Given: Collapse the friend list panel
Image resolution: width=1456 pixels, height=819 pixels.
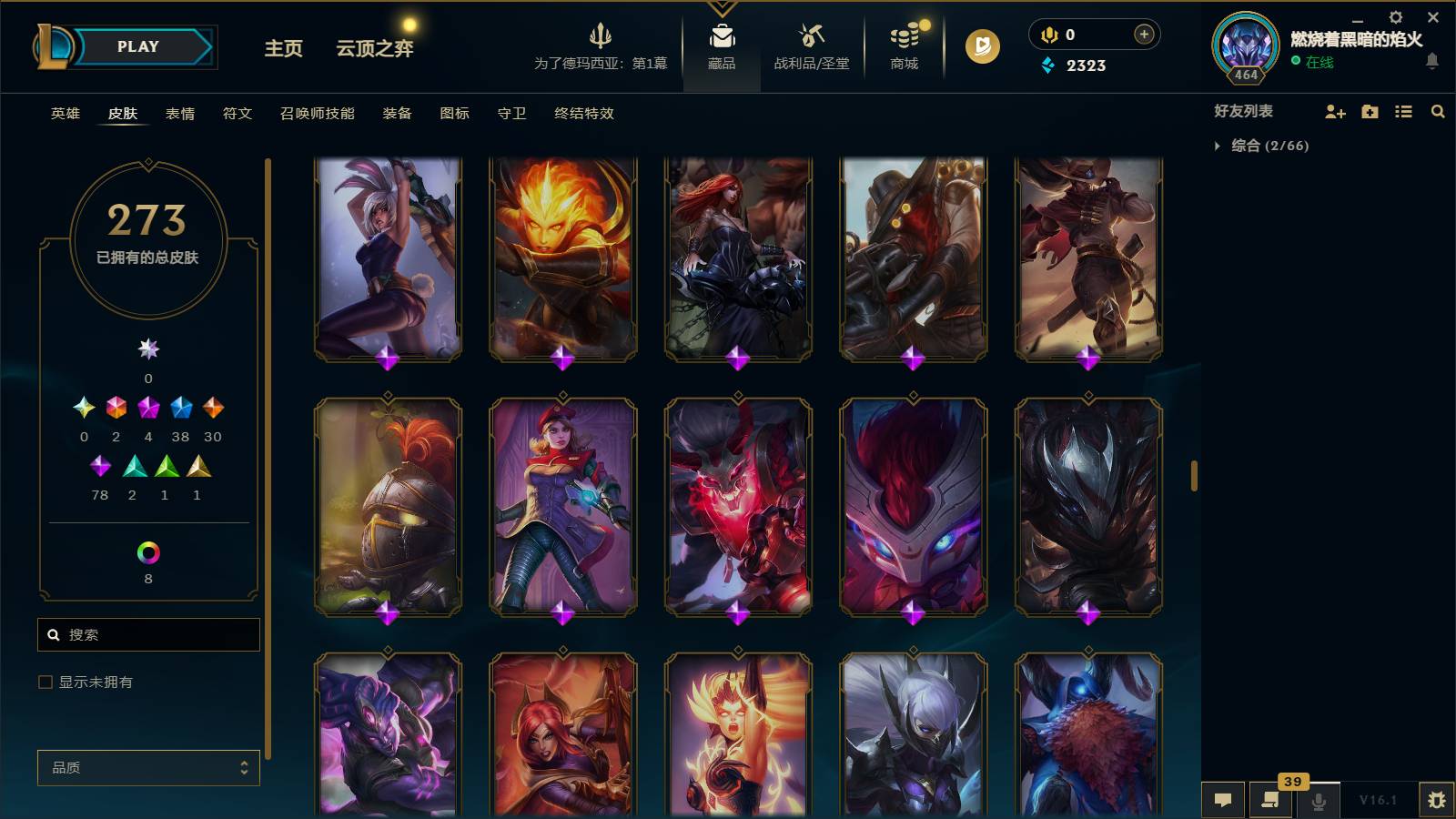Looking at the screenshot, I should click(x=1195, y=473).
